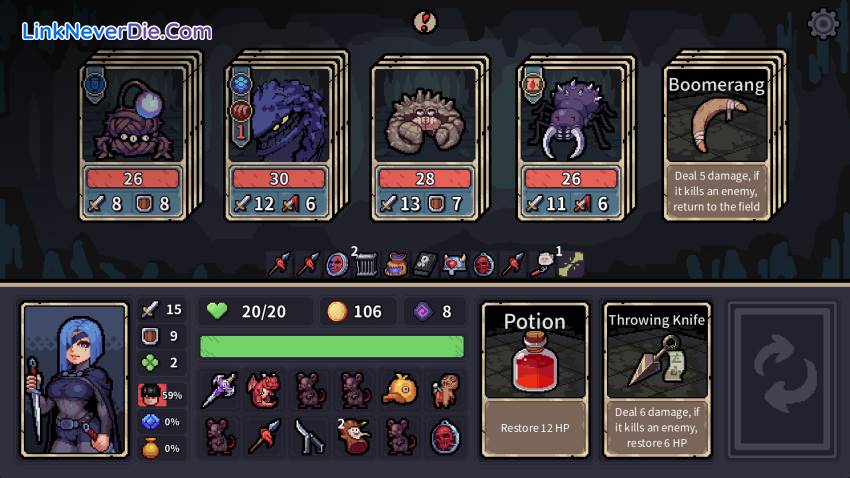Choose the red dragon inventory item
The width and height of the screenshot is (850, 478).
point(264,391)
